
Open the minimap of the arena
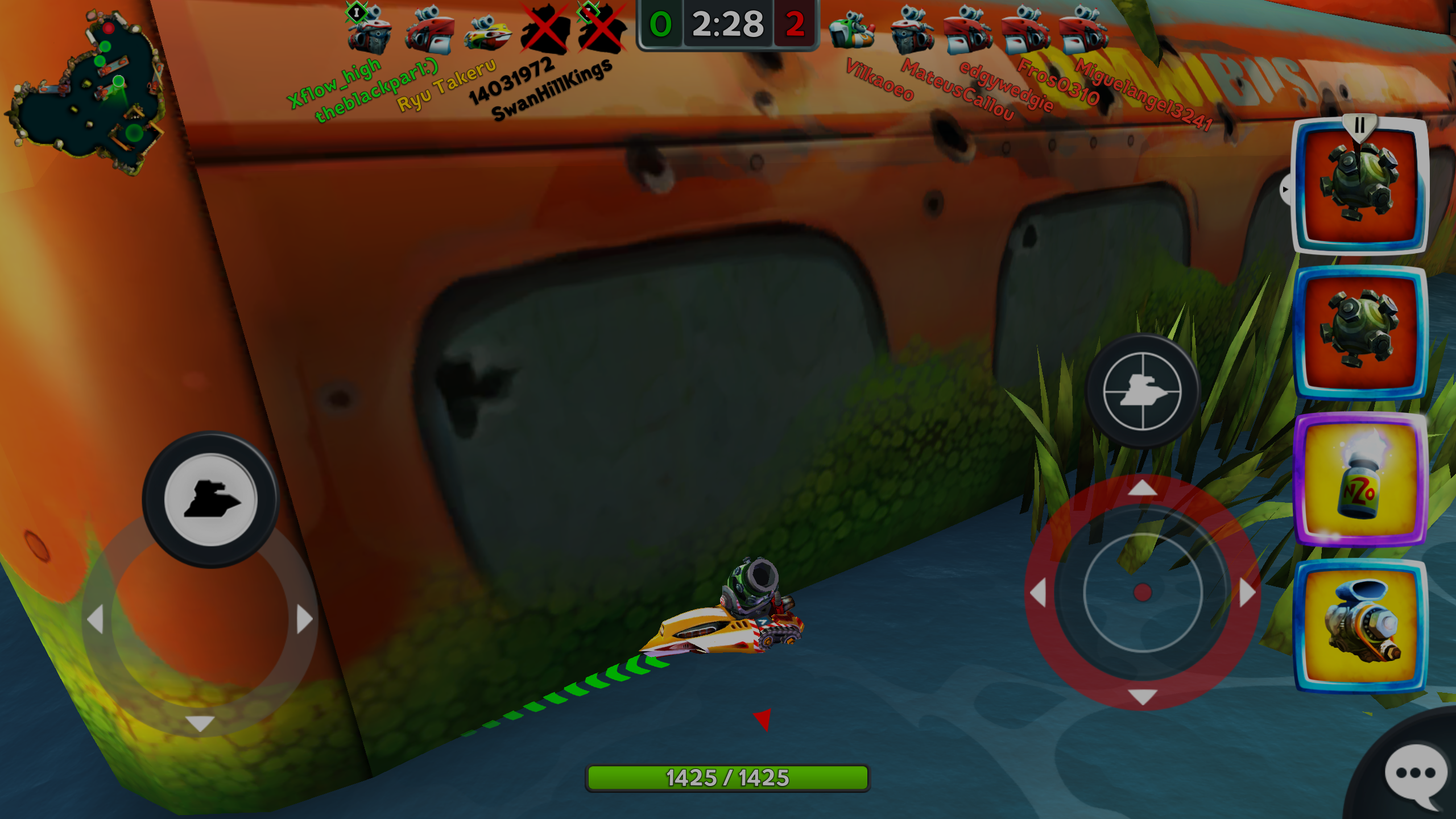(86, 91)
